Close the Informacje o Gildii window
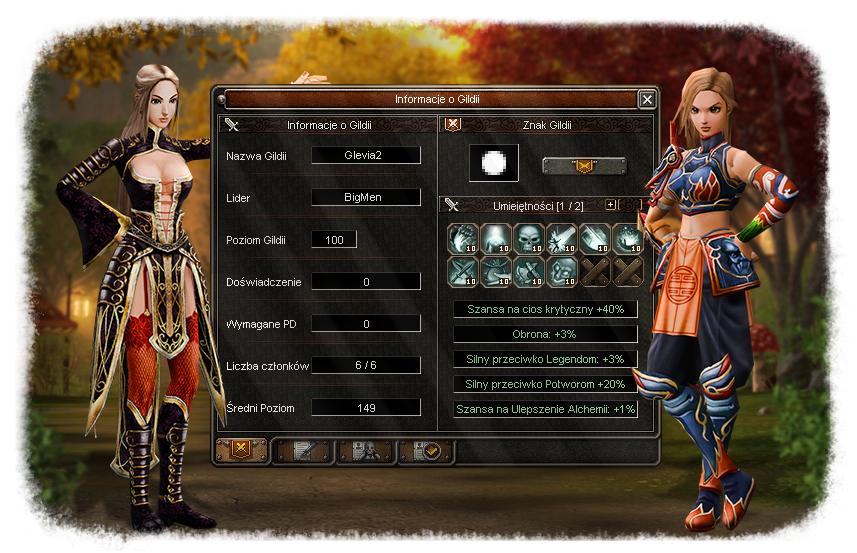The width and height of the screenshot is (857, 553). (x=647, y=99)
